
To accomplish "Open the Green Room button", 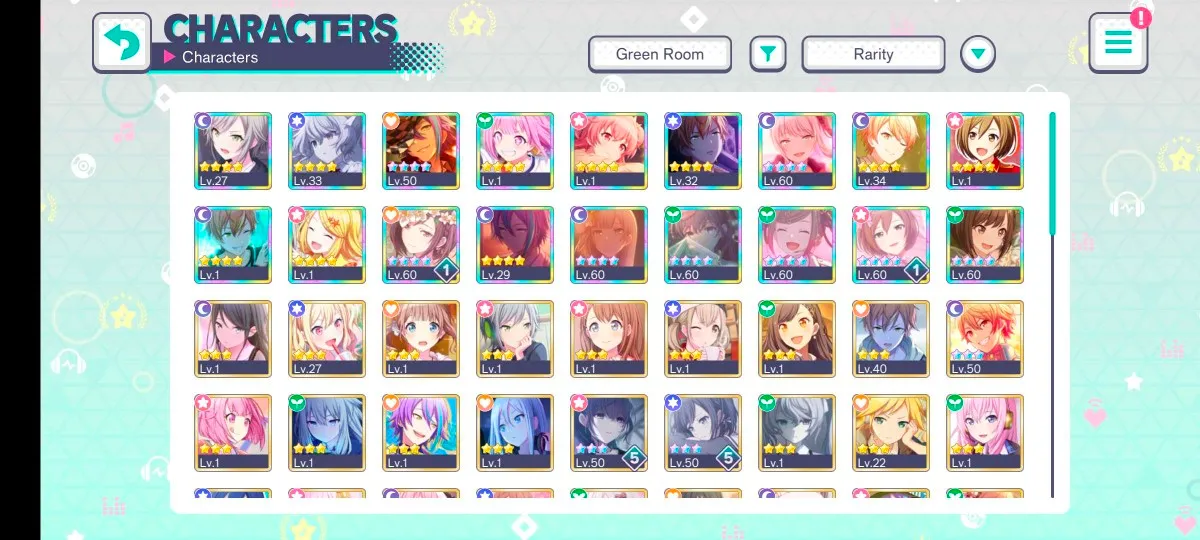I will tap(660, 54).
